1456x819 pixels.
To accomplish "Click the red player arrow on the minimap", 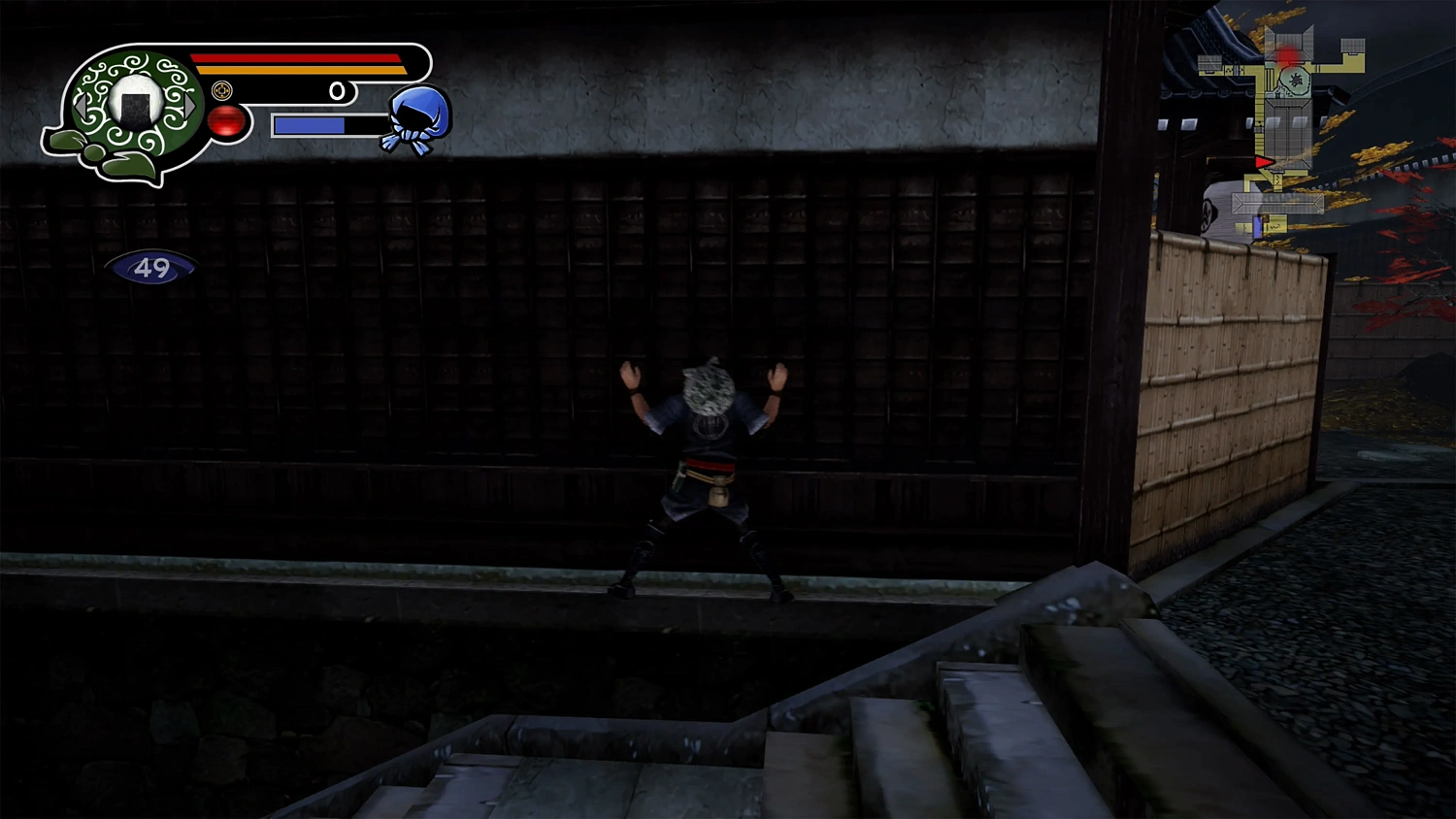I will 1264,161.
